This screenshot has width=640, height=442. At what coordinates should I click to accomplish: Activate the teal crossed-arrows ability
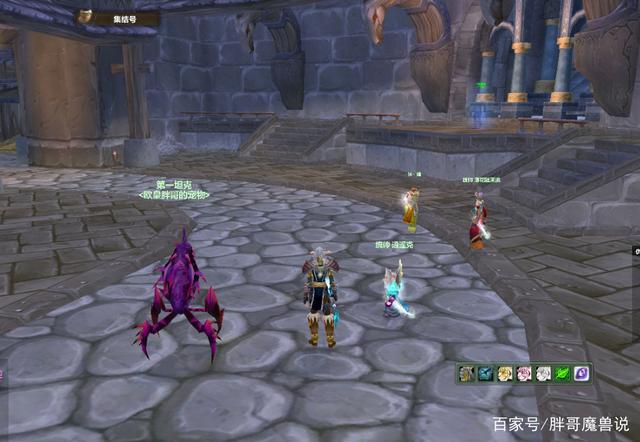click(x=486, y=373)
